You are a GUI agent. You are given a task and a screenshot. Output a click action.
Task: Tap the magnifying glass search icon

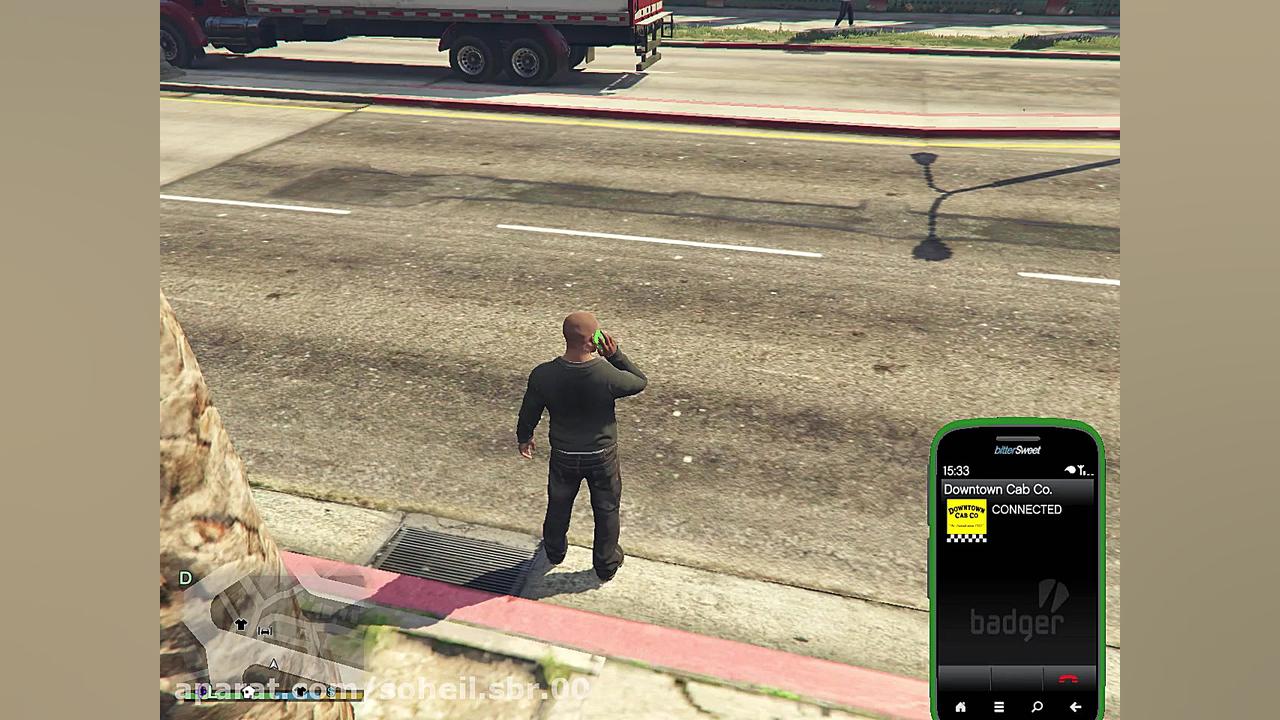tap(1036, 706)
